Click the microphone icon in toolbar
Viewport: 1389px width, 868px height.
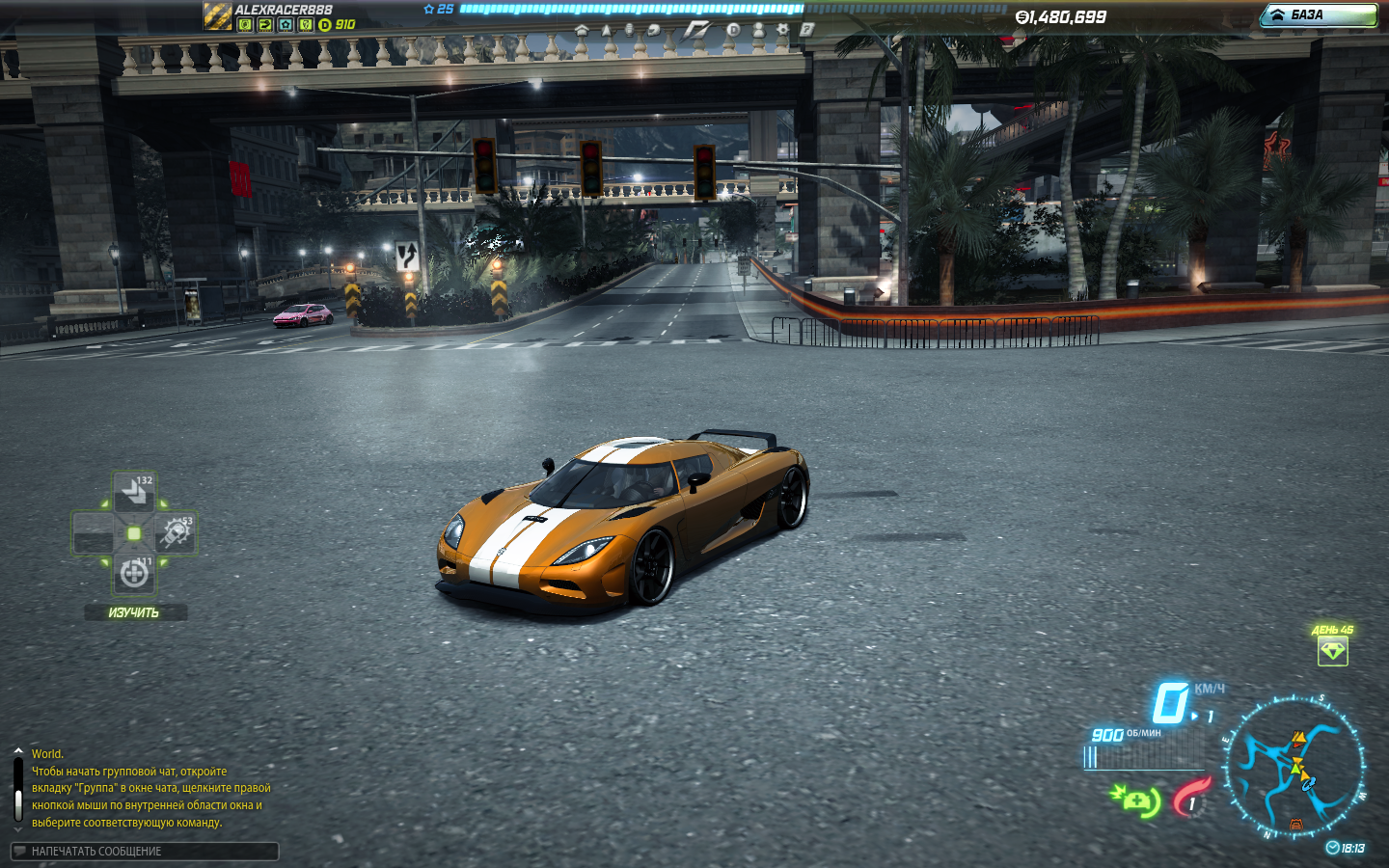click(x=629, y=30)
